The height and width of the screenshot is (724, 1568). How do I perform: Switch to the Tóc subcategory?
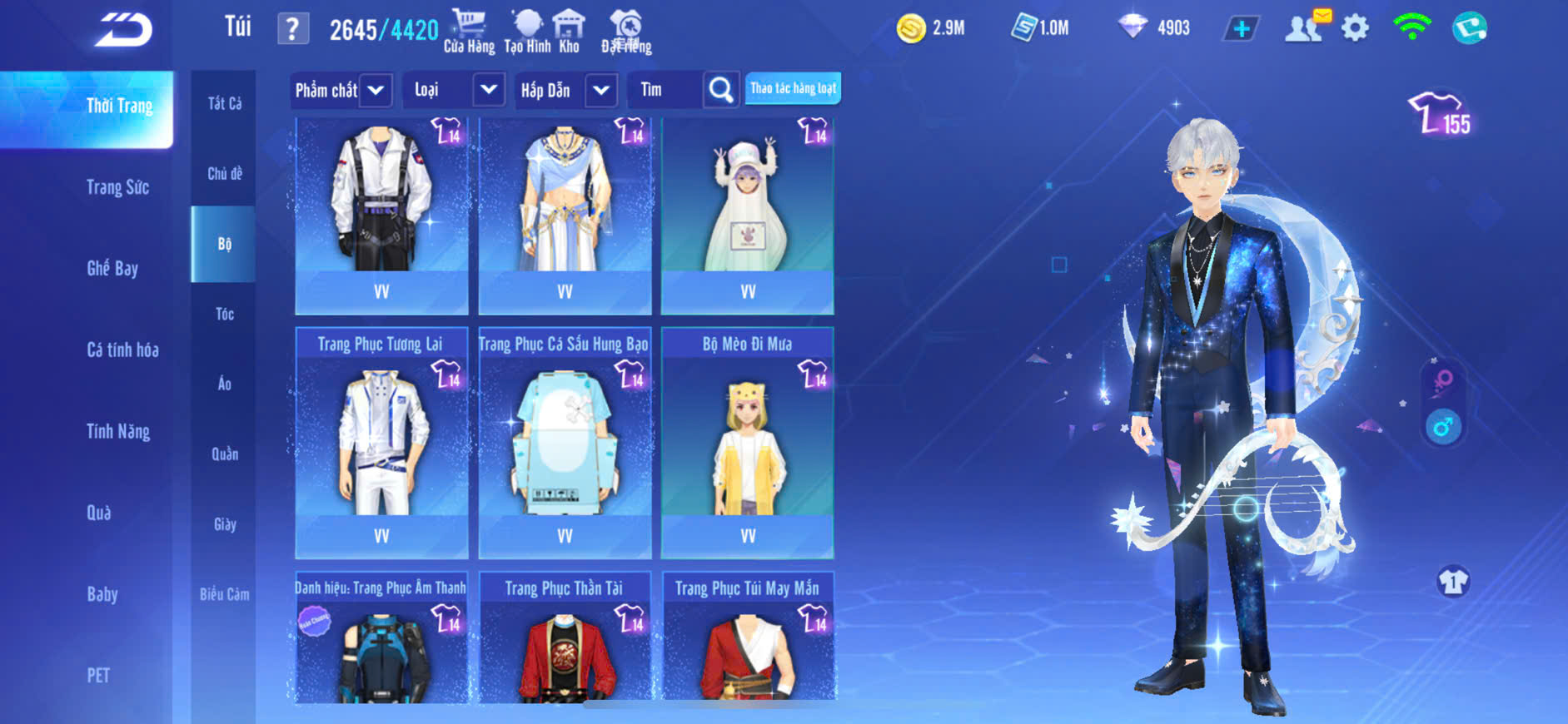coord(224,314)
